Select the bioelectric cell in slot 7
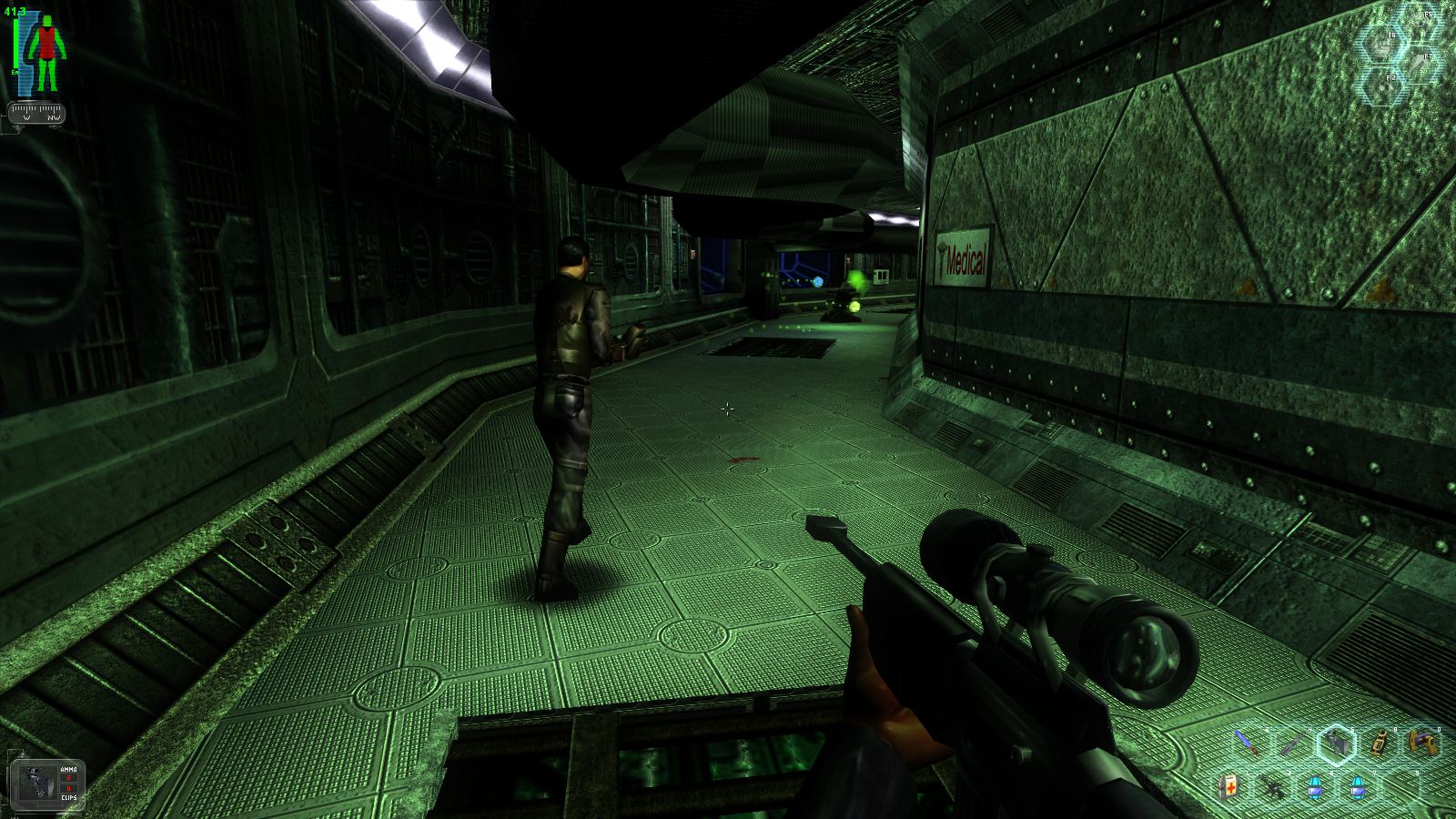 pyautogui.click(x=1359, y=786)
